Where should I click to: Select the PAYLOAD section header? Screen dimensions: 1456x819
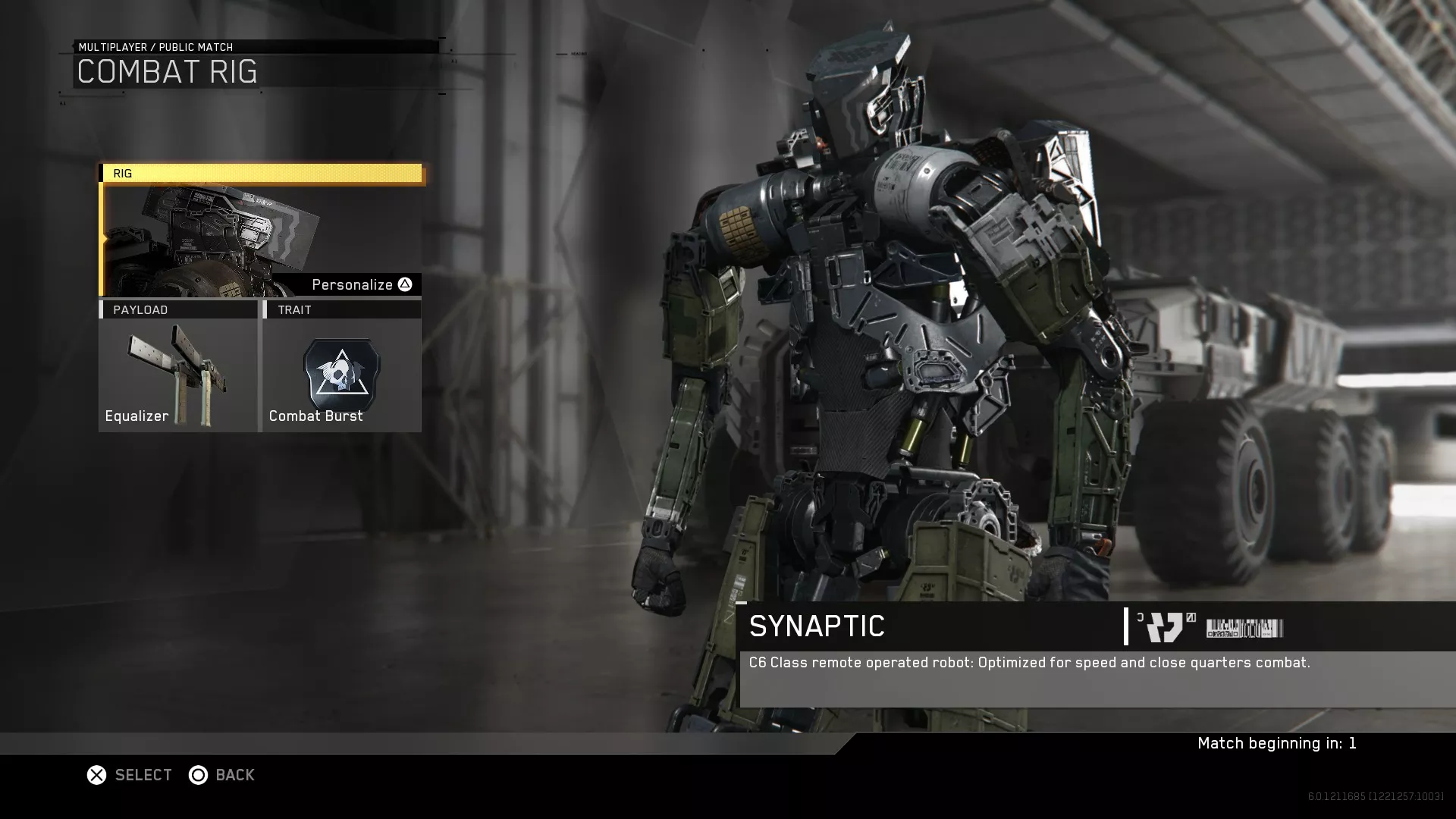point(141,309)
